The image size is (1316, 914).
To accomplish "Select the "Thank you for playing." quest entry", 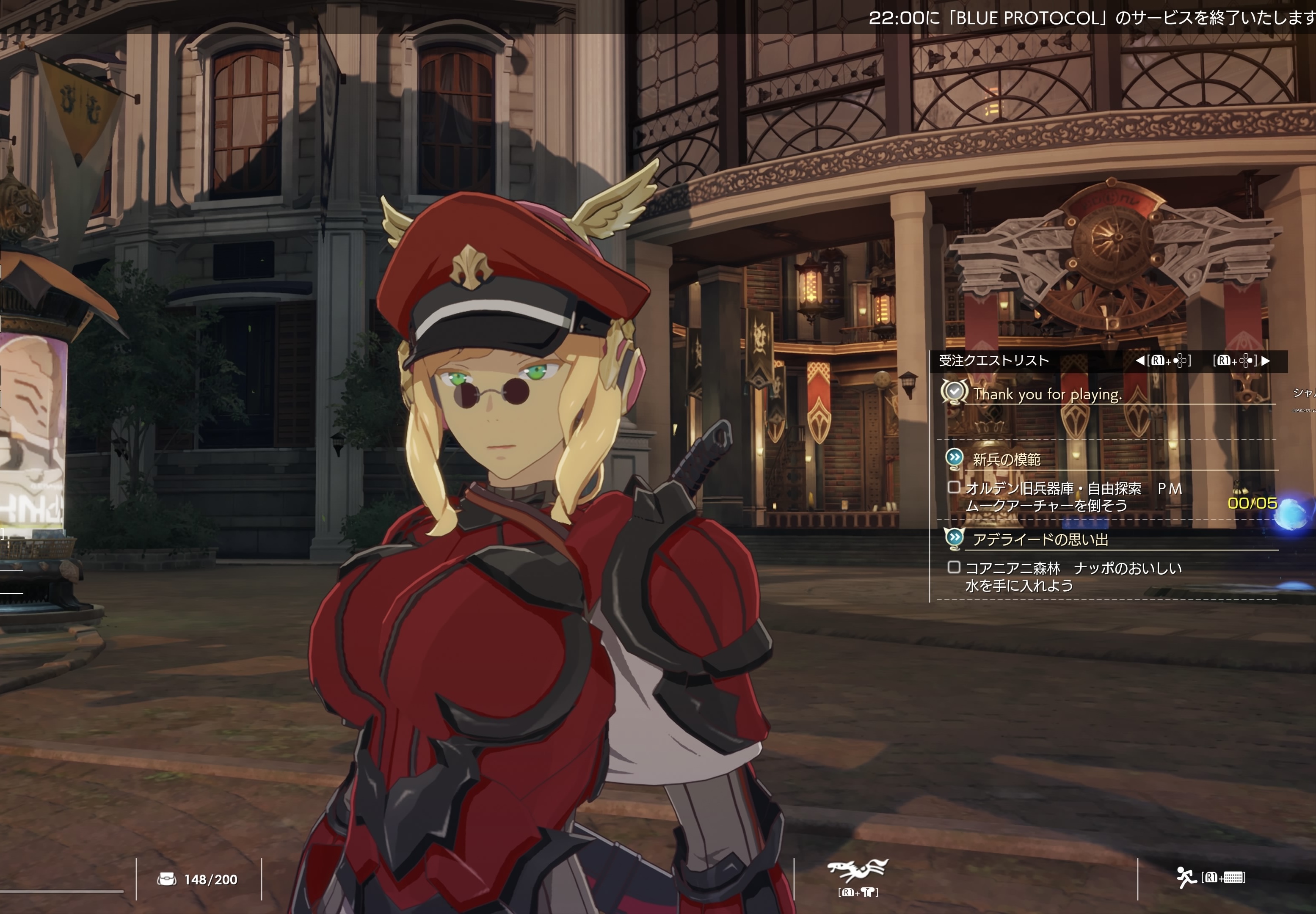I will 1047,394.
